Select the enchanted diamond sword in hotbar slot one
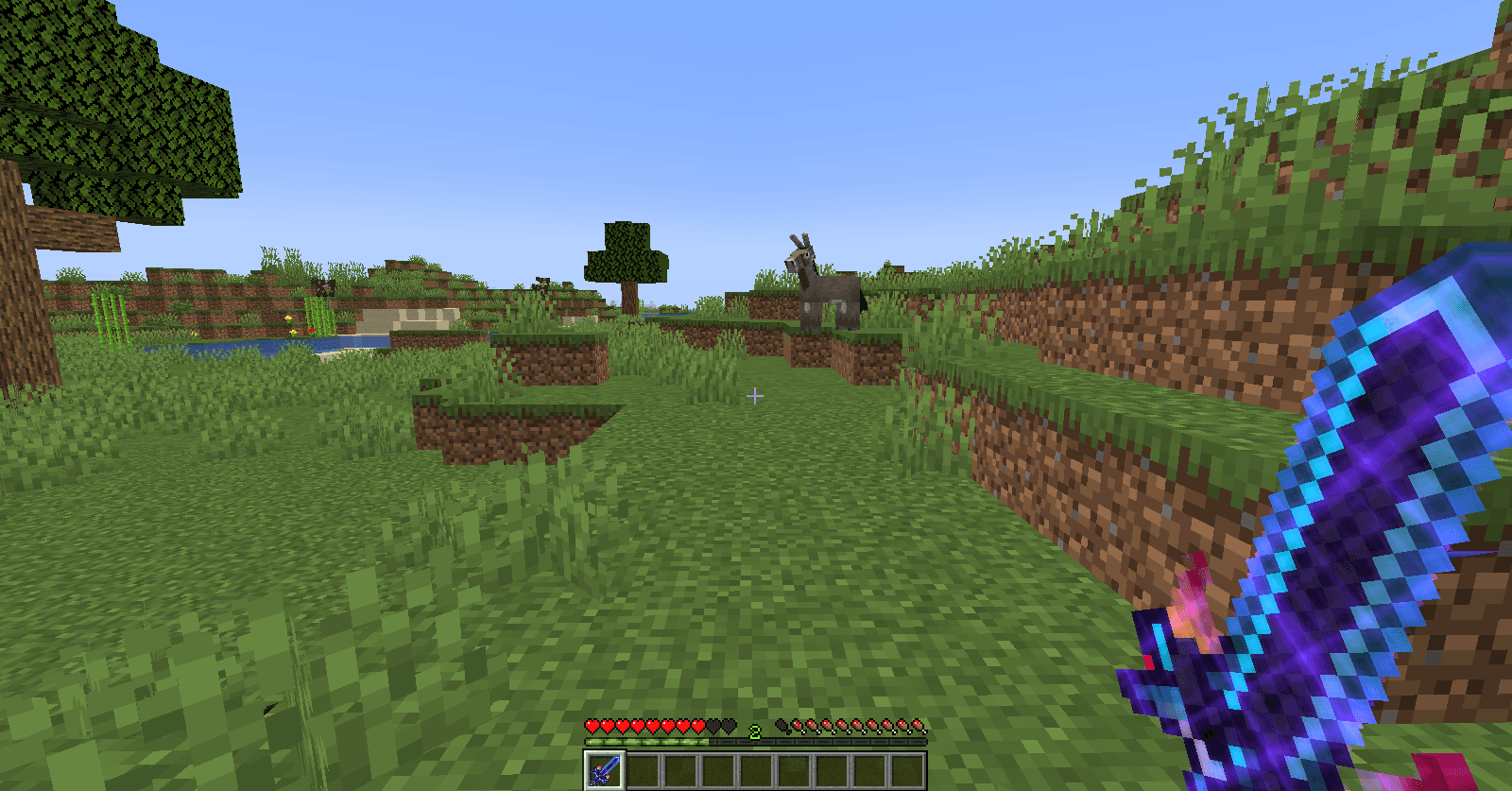The image size is (1512, 791). pos(604,769)
